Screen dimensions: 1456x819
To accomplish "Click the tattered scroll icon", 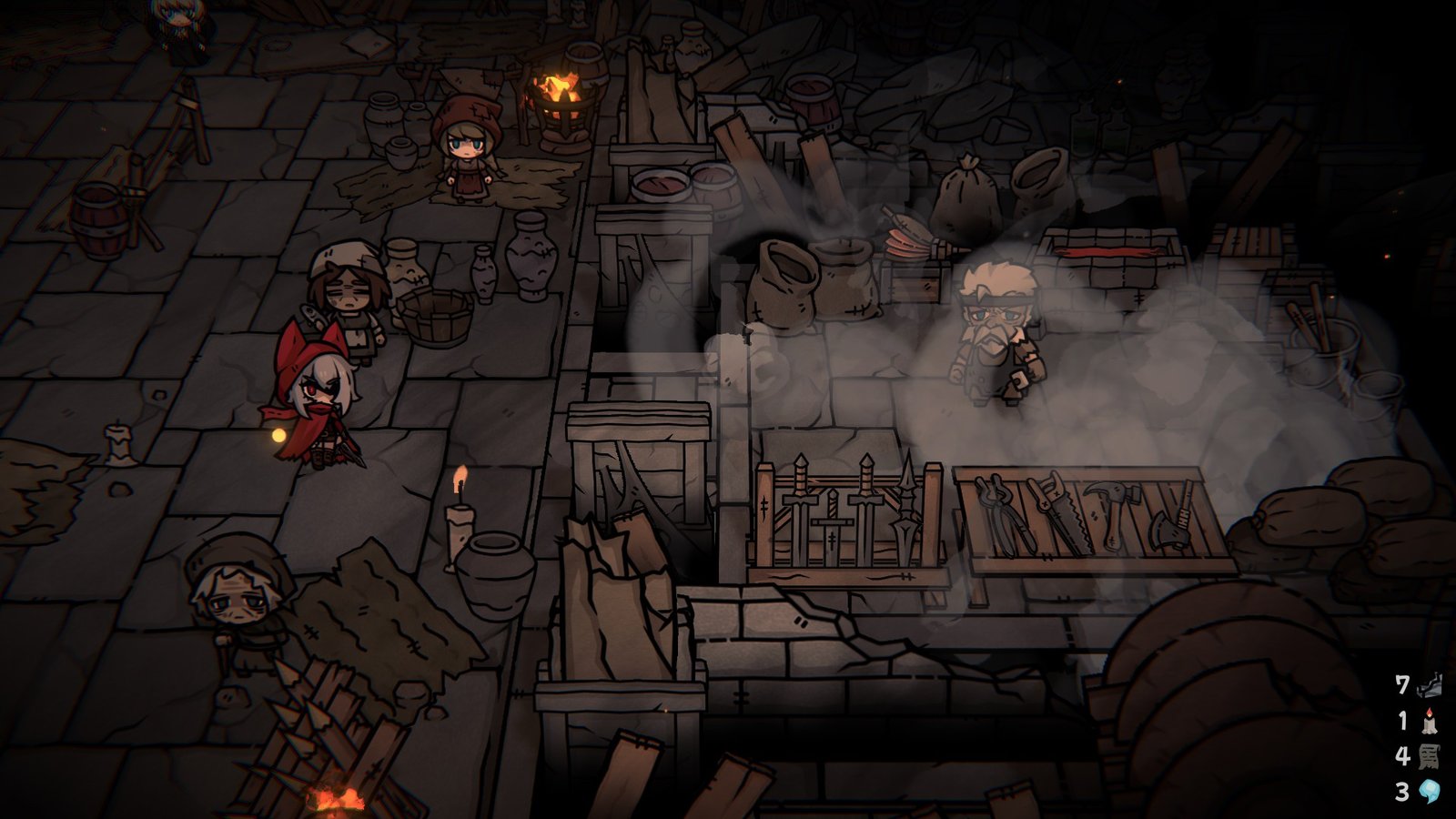I will tap(1430, 756).
